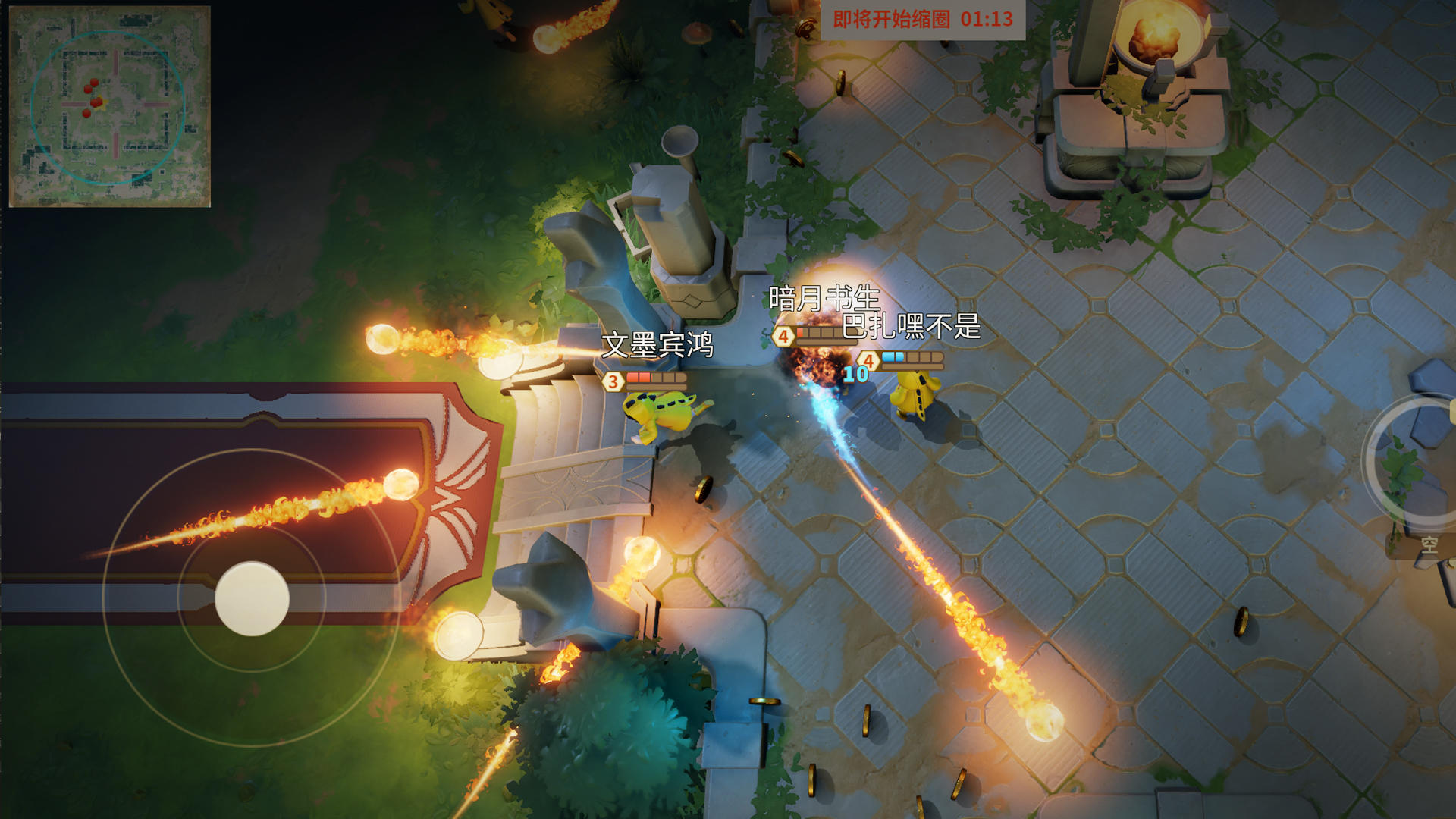Tap the level 3 hexagon badge of 文墨宾鸿

tap(613, 382)
